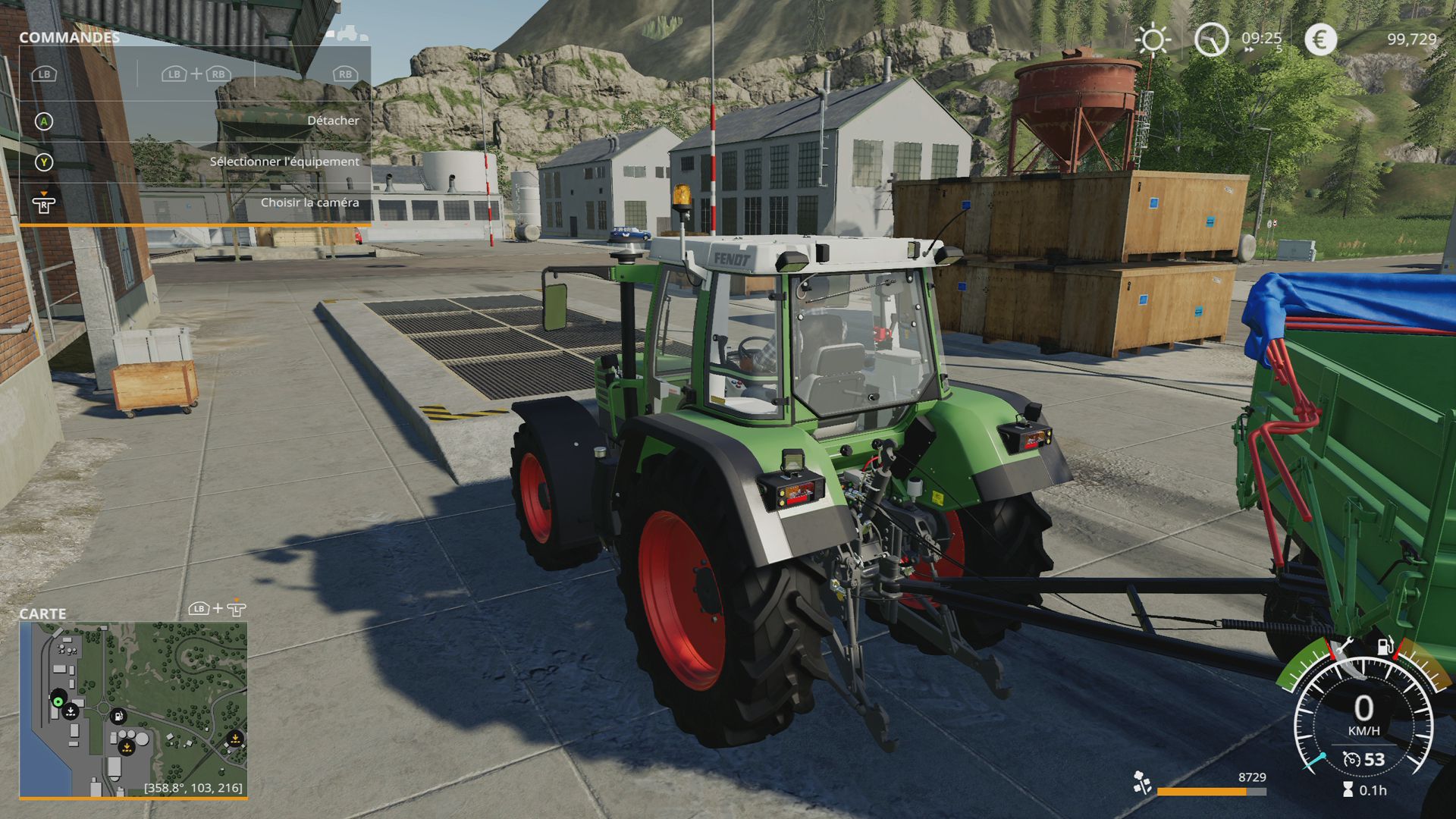Click the RB control indicator
1456x819 pixels.
pyautogui.click(x=345, y=74)
